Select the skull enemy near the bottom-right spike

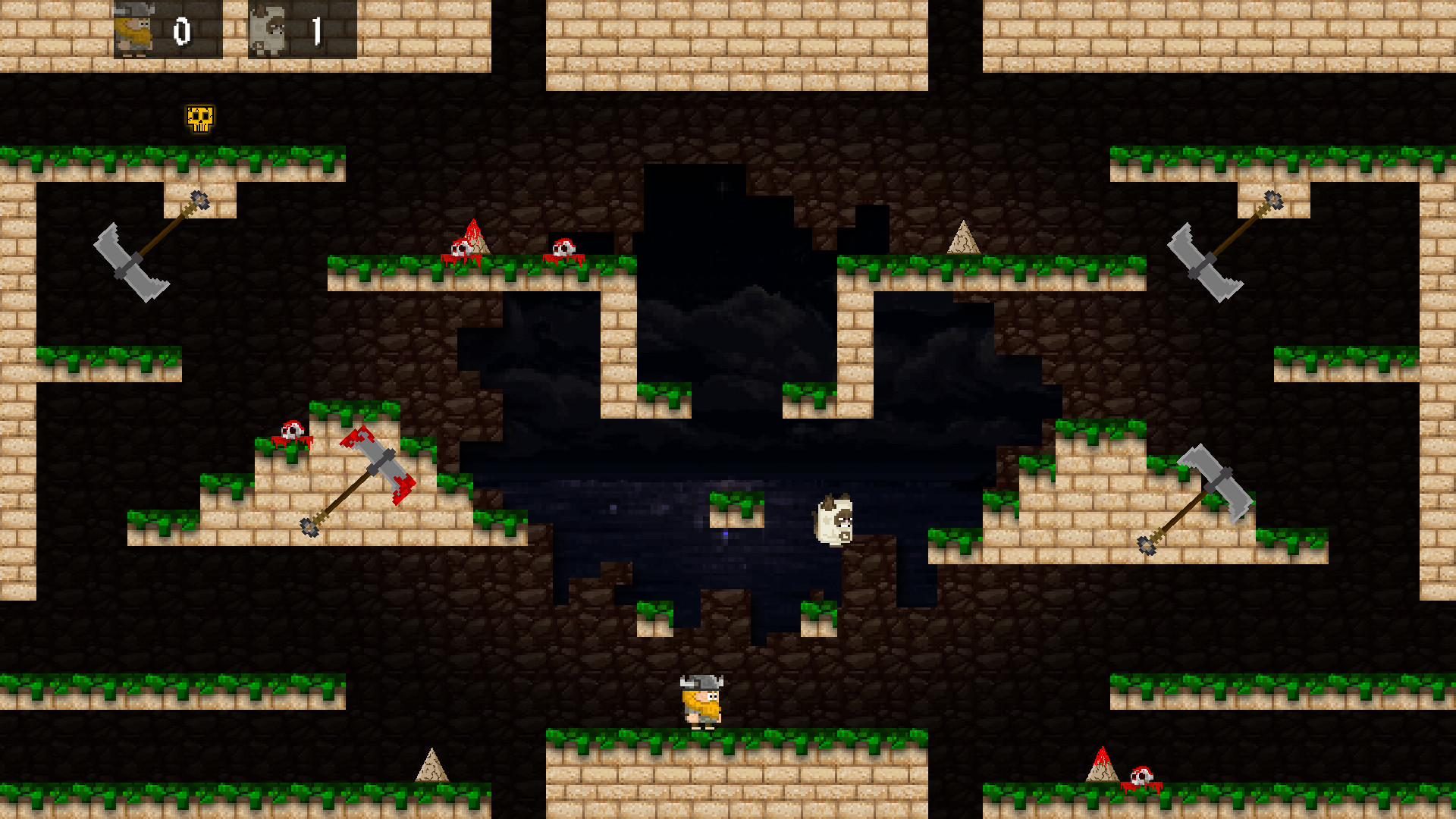pyautogui.click(x=1142, y=776)
